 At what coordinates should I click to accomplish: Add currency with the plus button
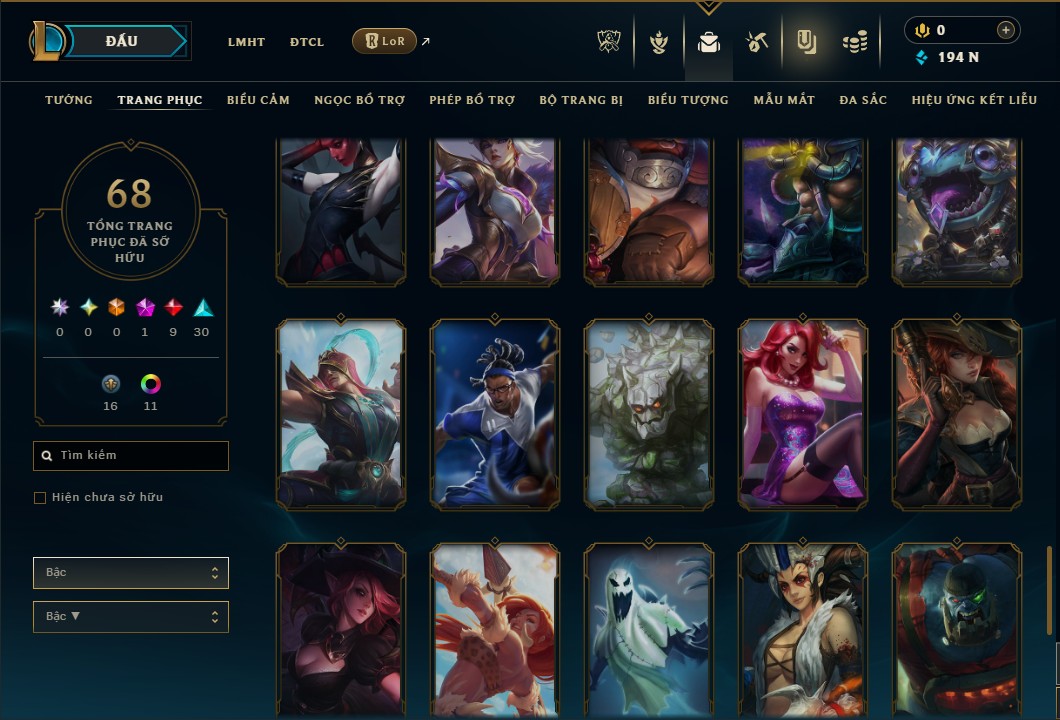point(1005,30)
